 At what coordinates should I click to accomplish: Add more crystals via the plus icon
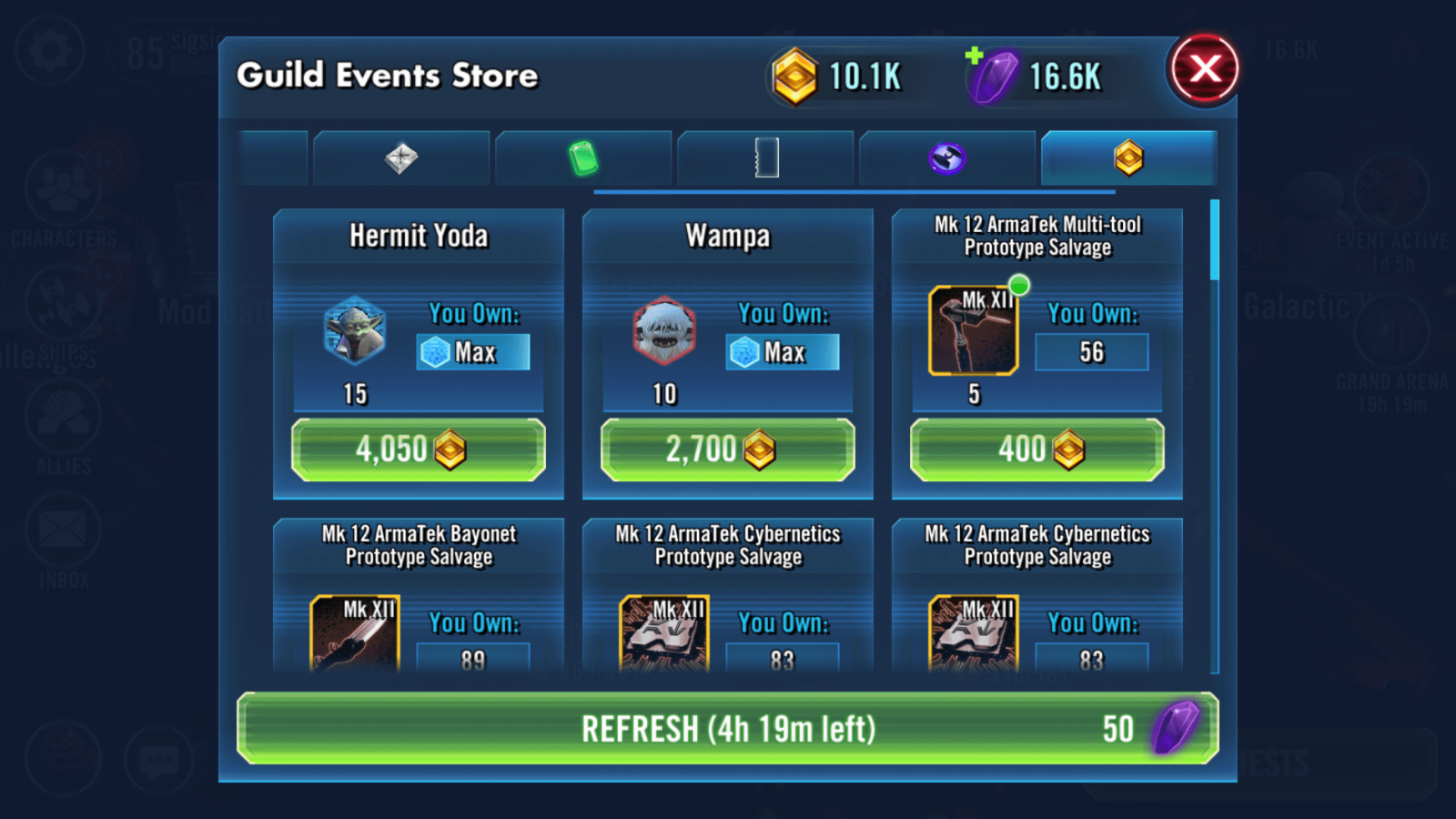point(975,56)
